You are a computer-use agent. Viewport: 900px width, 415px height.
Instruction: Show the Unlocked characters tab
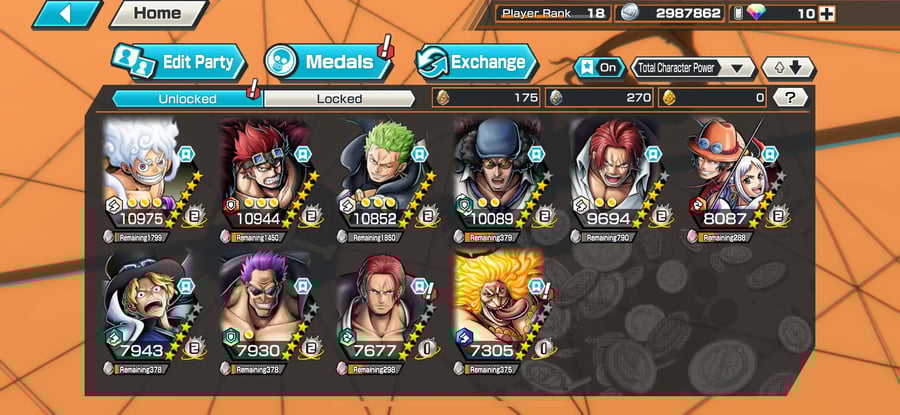187,98
